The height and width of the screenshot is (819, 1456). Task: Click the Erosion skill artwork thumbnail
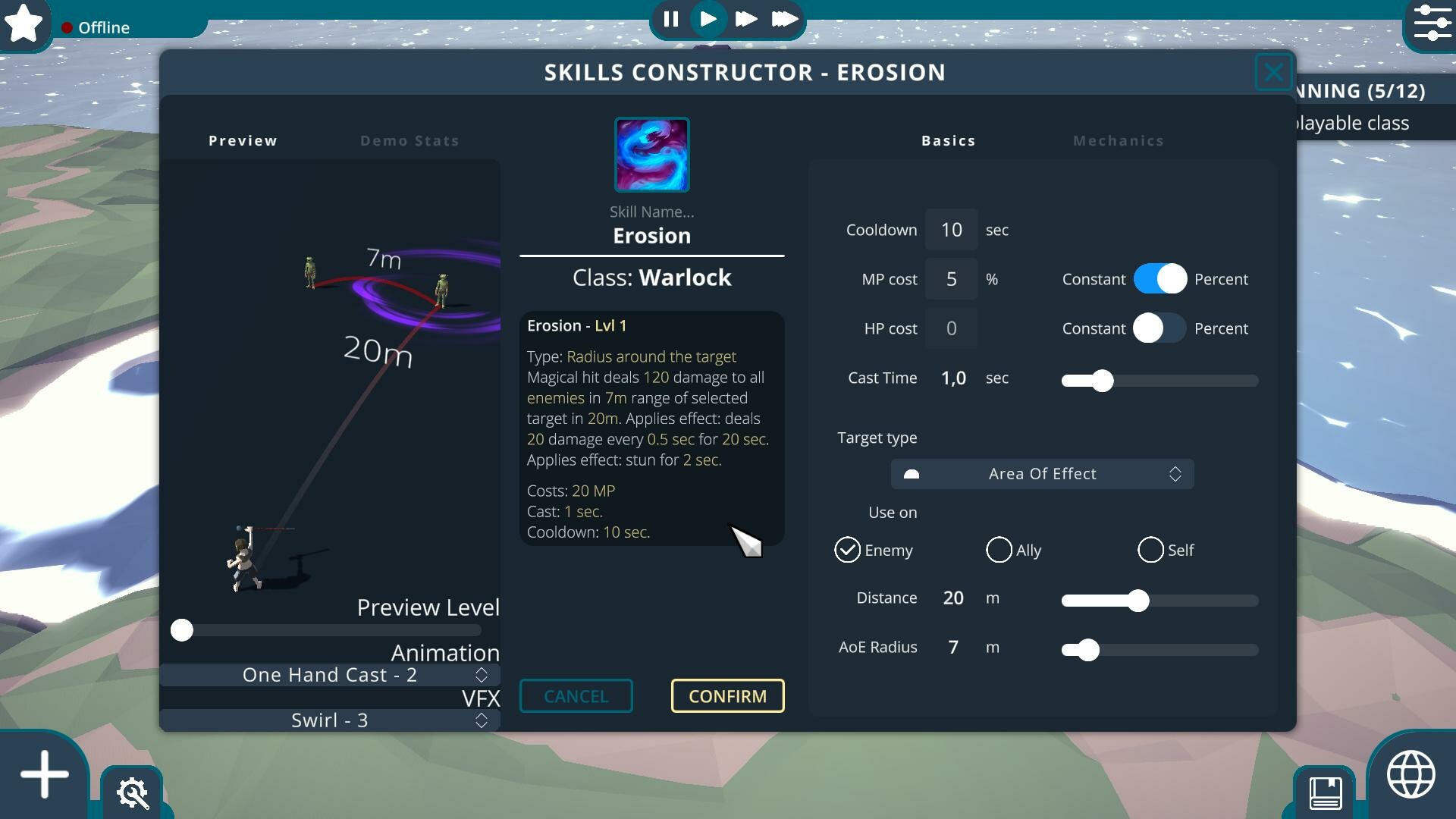(651, 155)
